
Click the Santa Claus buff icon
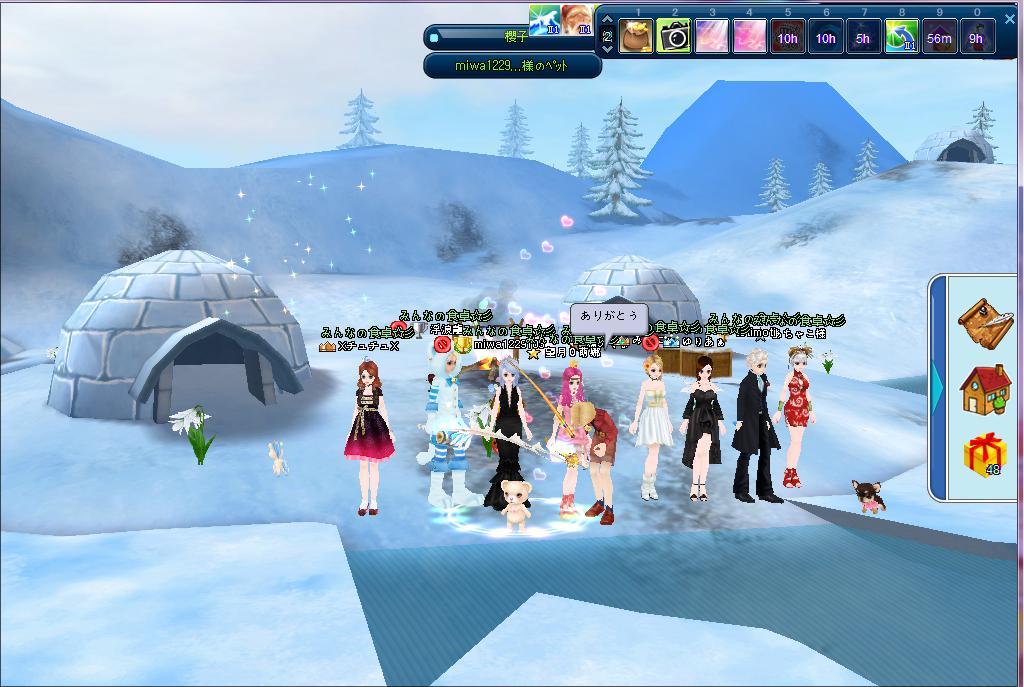pos(578,20)
